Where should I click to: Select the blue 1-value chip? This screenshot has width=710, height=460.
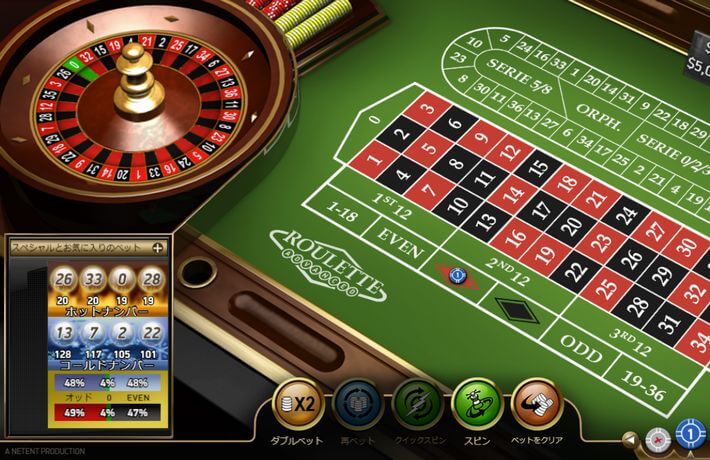pos(690,435)
